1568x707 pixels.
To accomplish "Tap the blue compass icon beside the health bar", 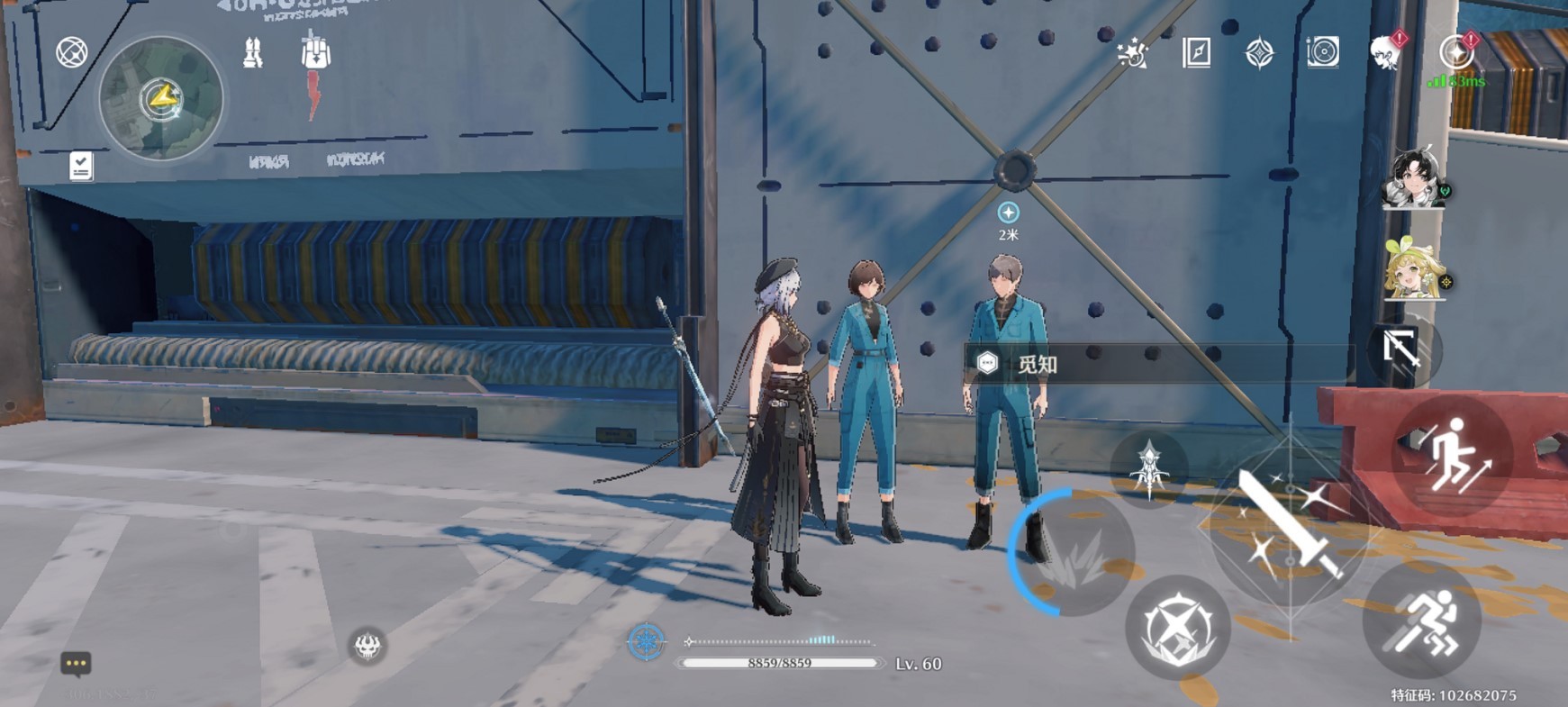I will [x=646, y=641].
